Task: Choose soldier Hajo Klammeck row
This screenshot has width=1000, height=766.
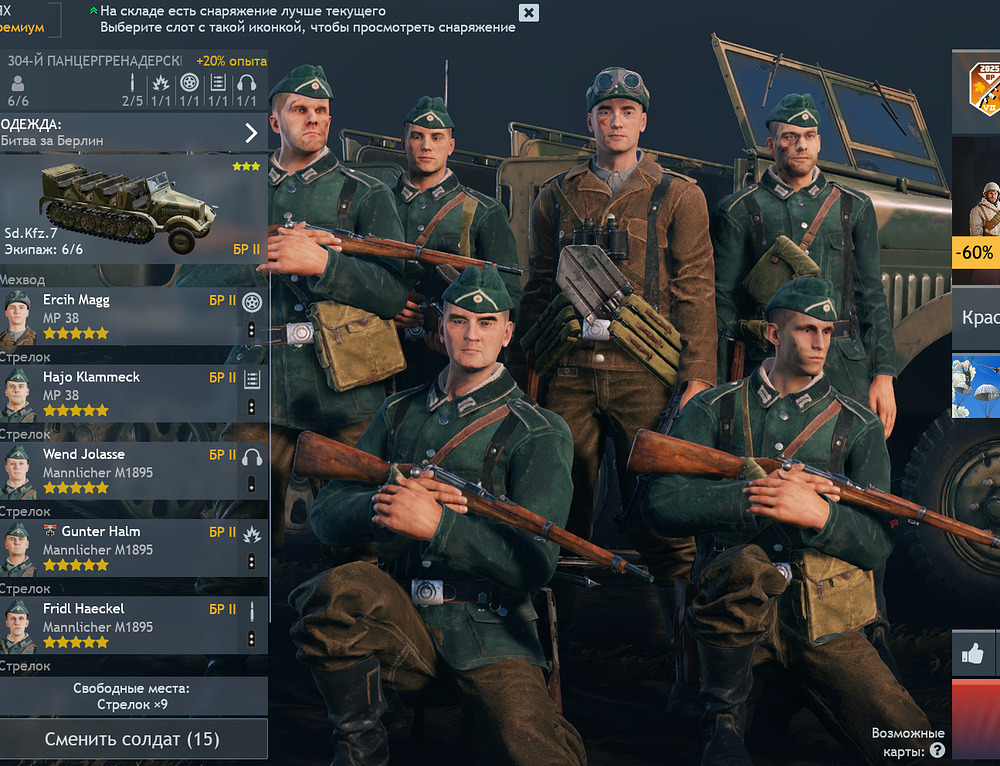Action: 120,393
